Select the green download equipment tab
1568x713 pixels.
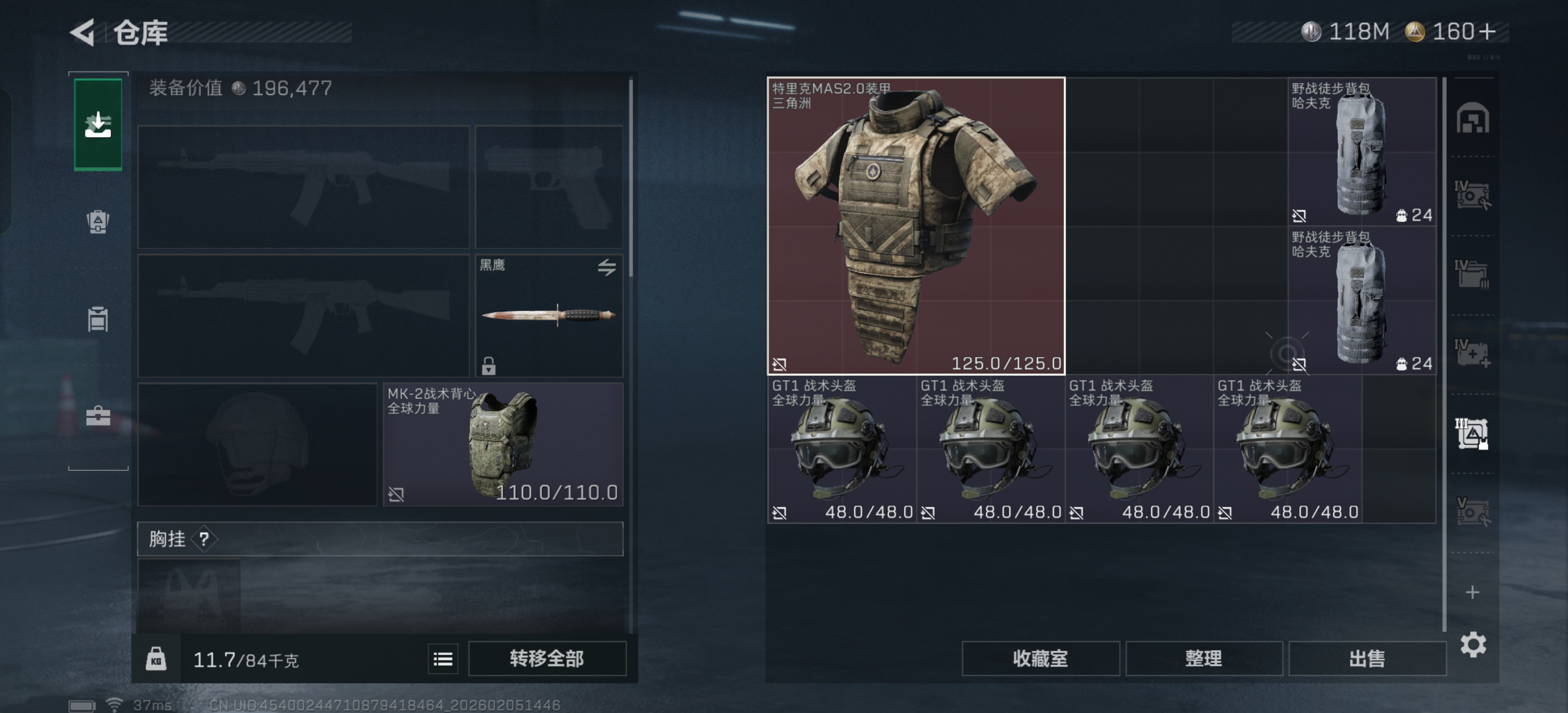point(98,125)
